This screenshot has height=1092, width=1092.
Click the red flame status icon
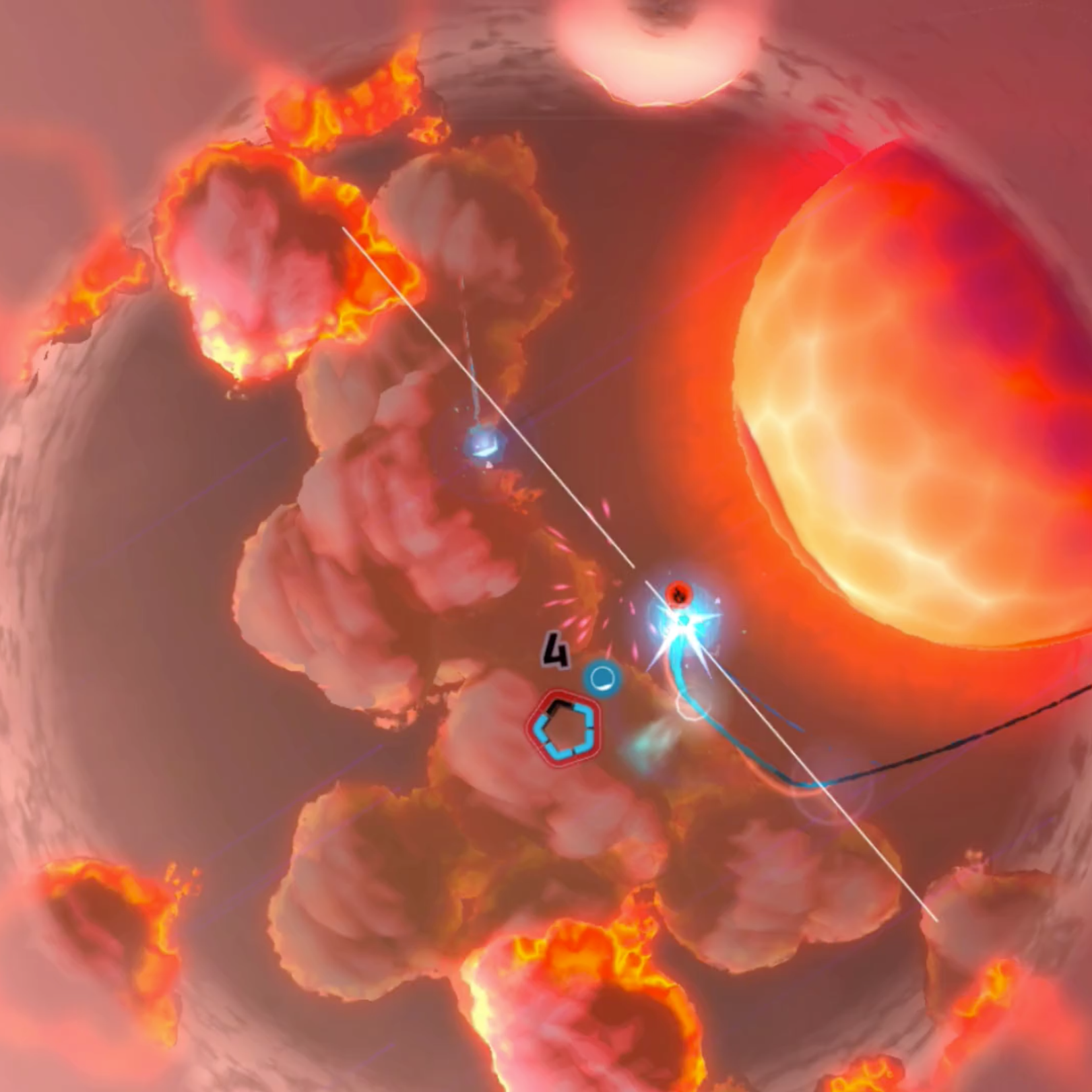point(679,594)
